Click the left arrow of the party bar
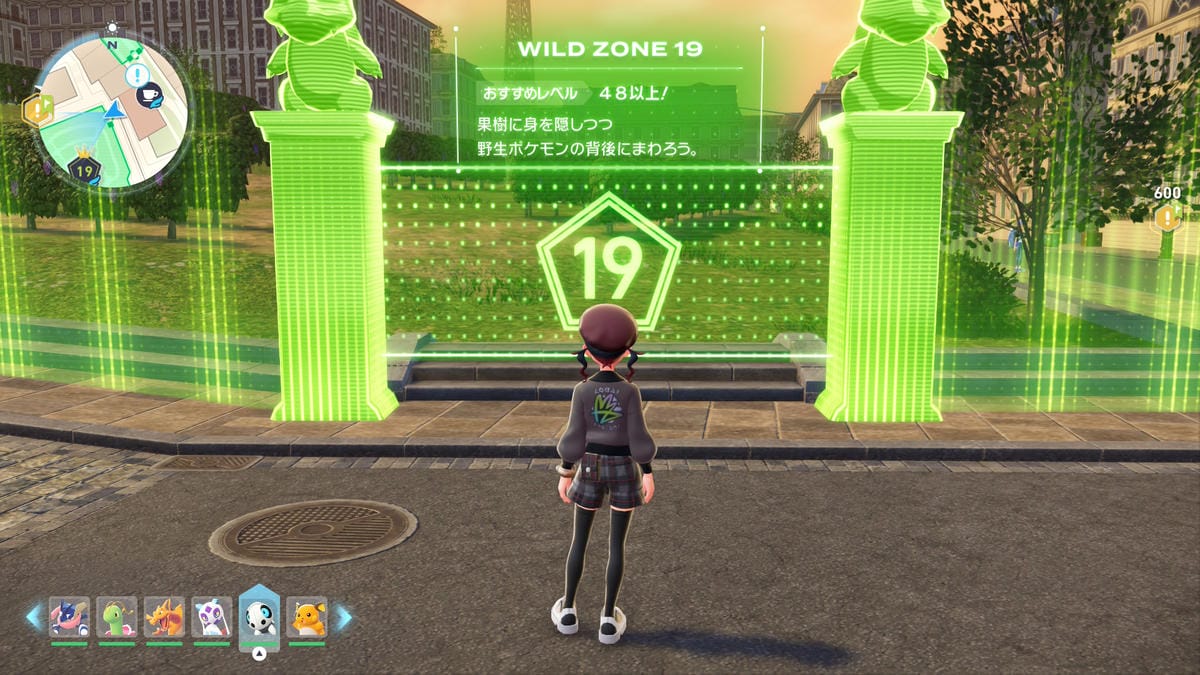The image size is (1200, 675). 35,617
